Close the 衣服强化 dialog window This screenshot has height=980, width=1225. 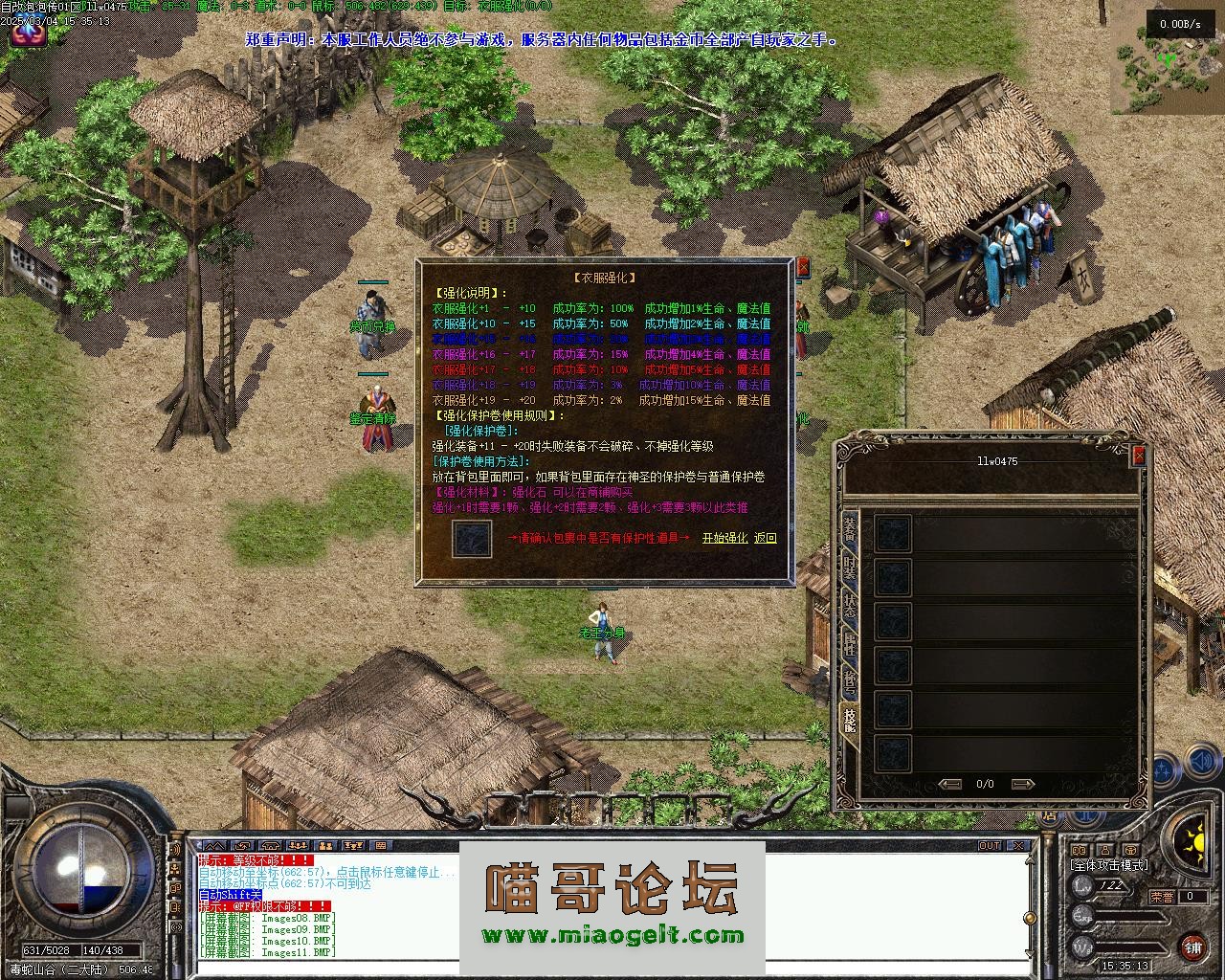(x=803, y=268)
